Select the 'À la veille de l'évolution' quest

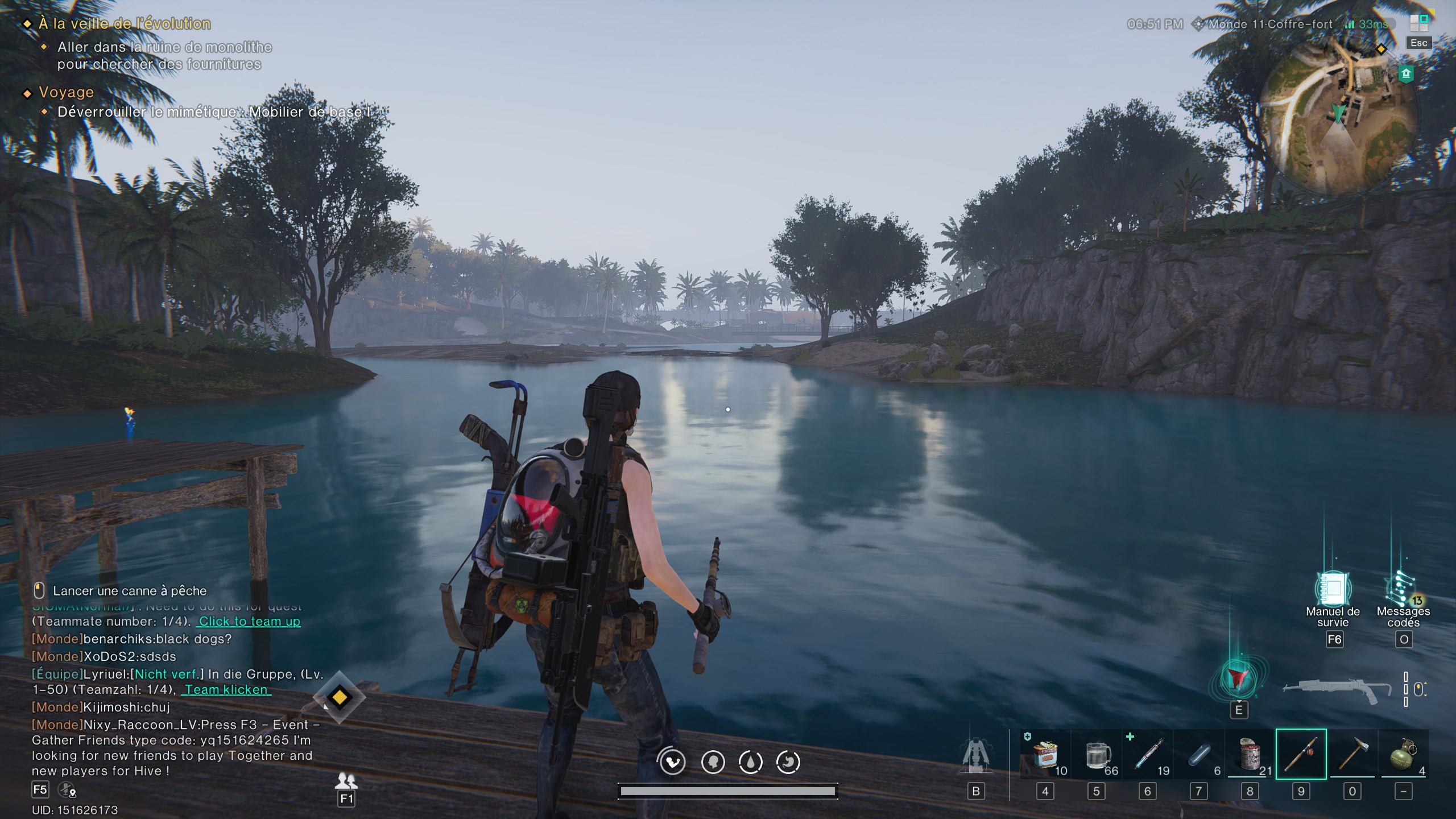(125, 24)
